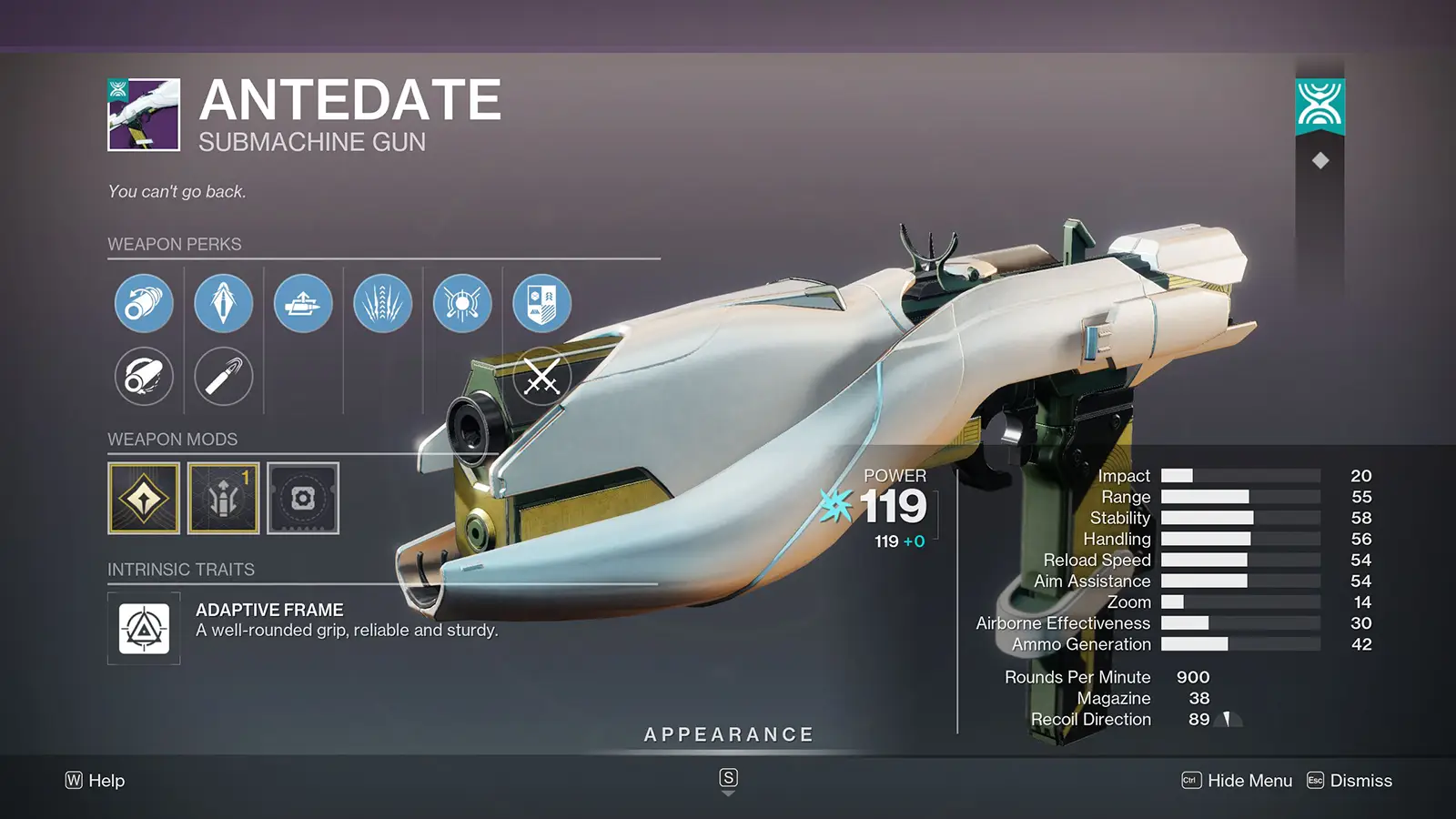Select the Corkscrew Rifling barrel perk

[143, 303]
